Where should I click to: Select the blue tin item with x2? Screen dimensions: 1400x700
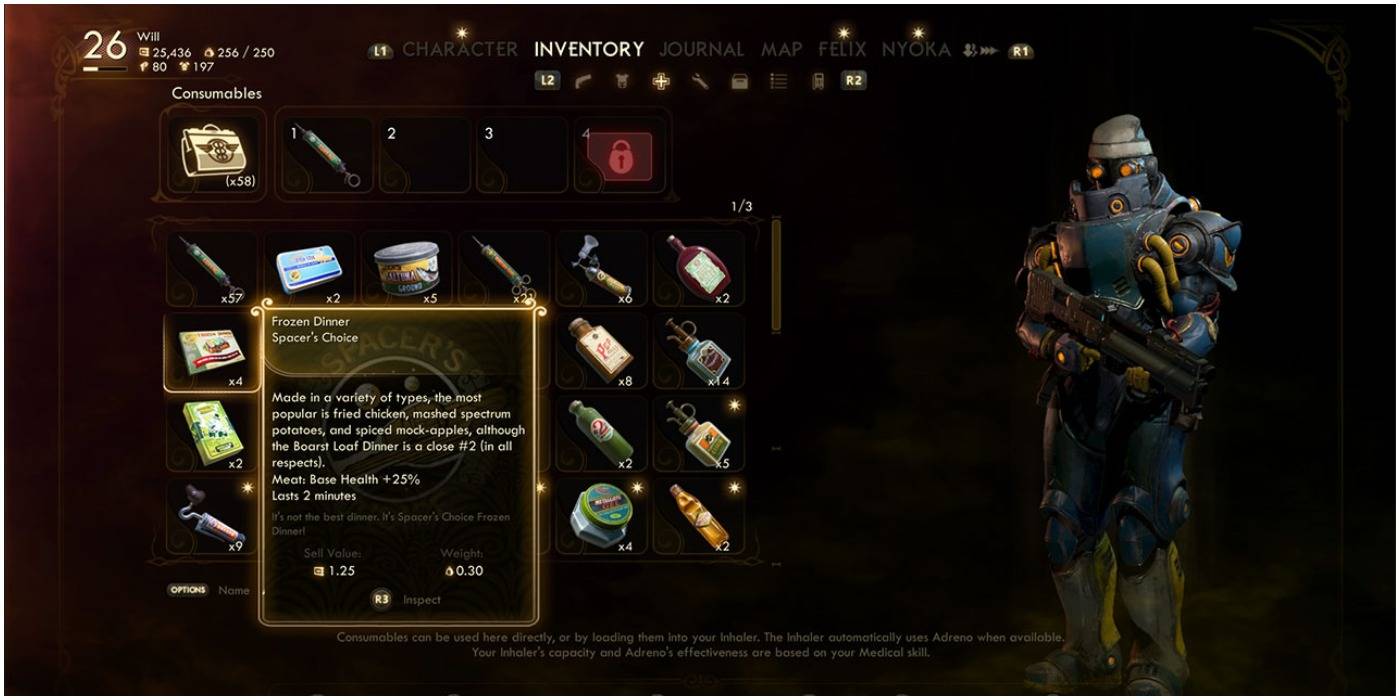[309, 268]
